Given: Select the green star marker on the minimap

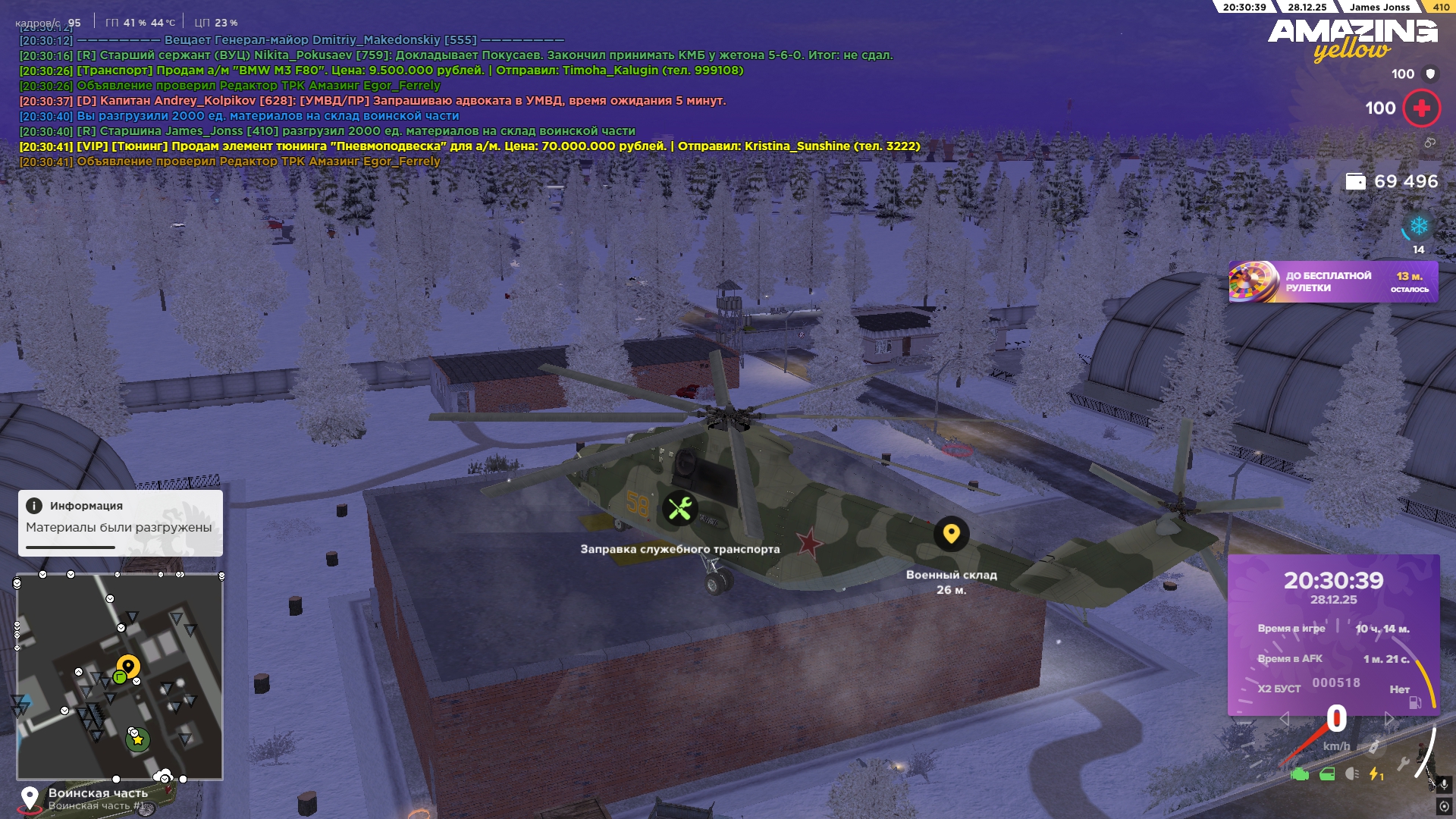Looking at the screenshot, I should 138,739.
